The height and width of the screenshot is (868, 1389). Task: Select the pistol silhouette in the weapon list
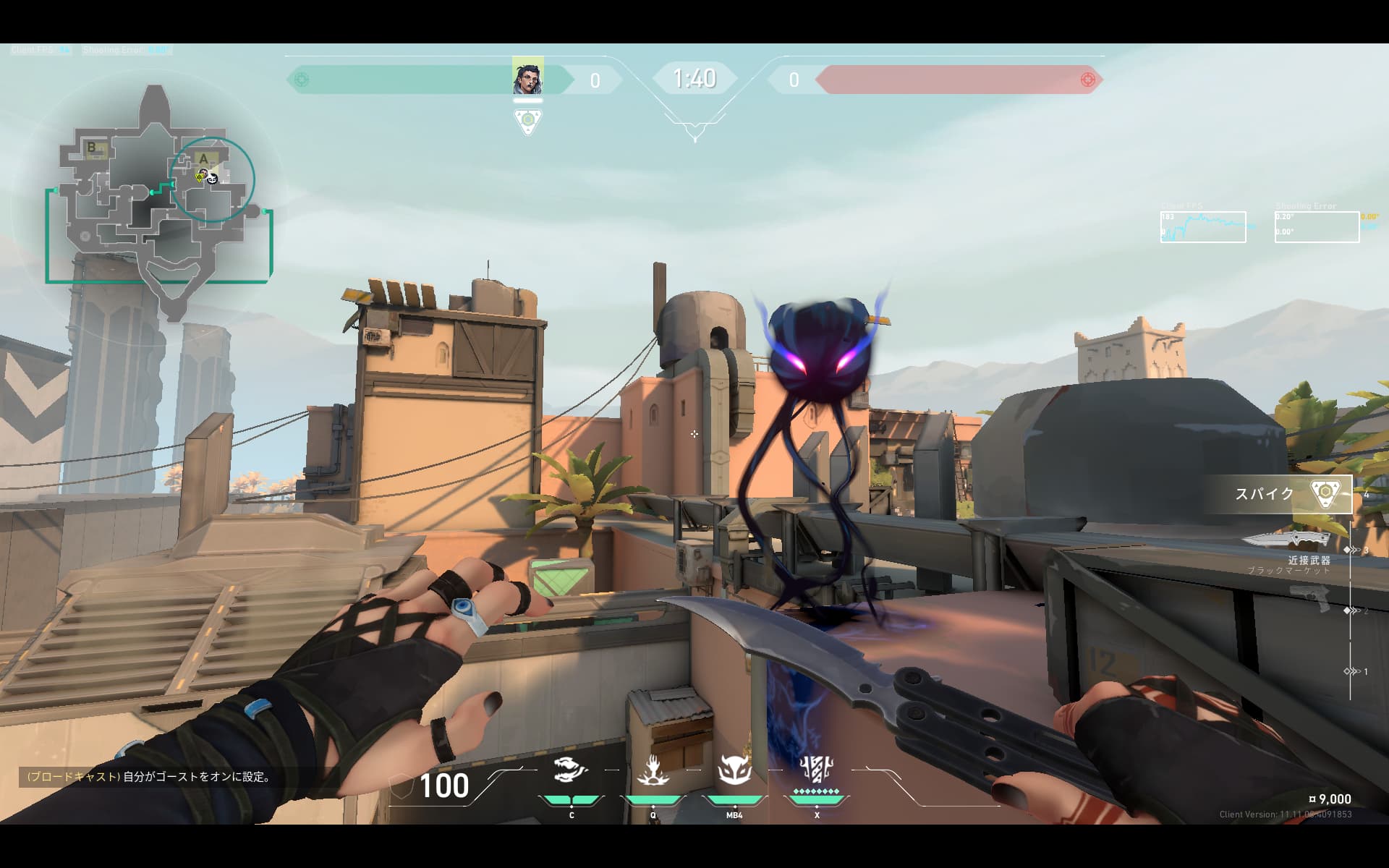click(1311, 597)
